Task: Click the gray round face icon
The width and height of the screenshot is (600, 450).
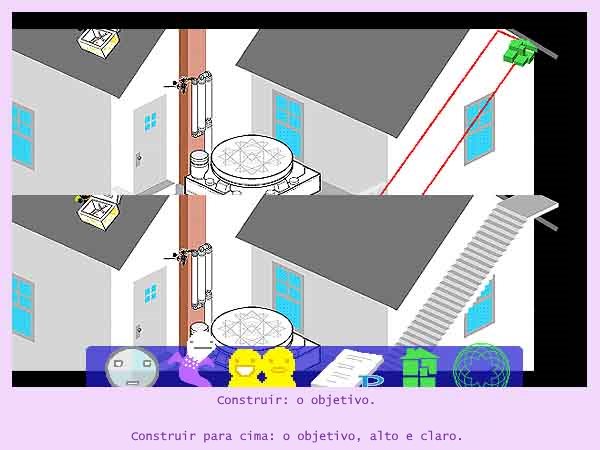Action: (131, 368)
